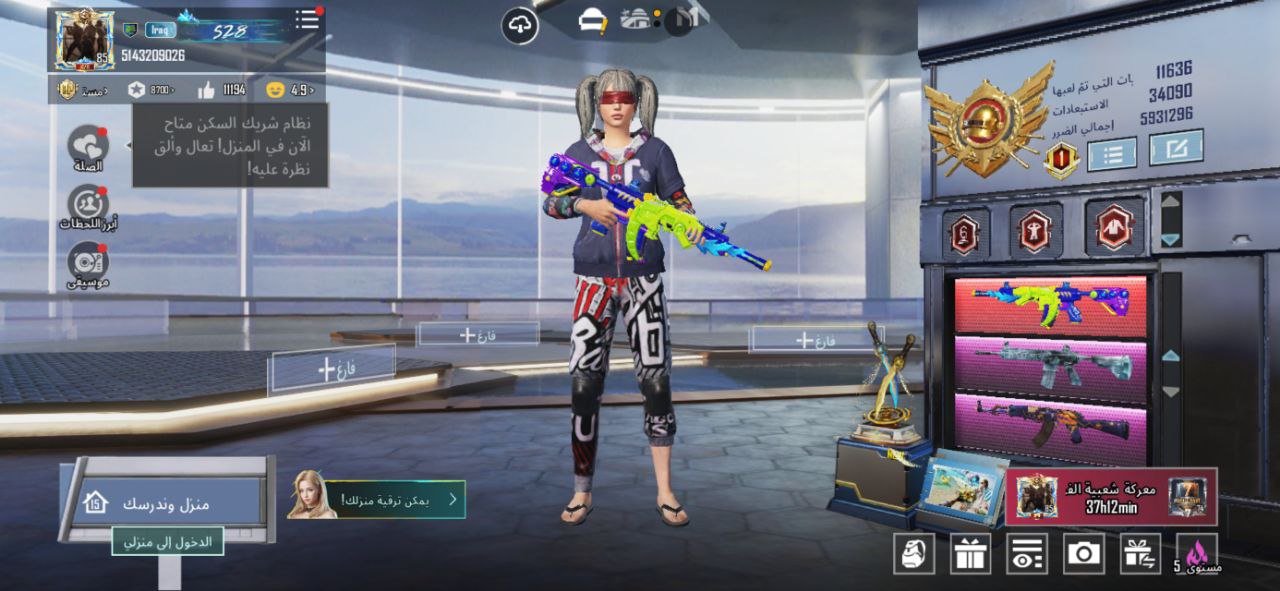
Task: Tap the thumbs-up likes counter
Action: pyautogui.click(x=221, y=90)
